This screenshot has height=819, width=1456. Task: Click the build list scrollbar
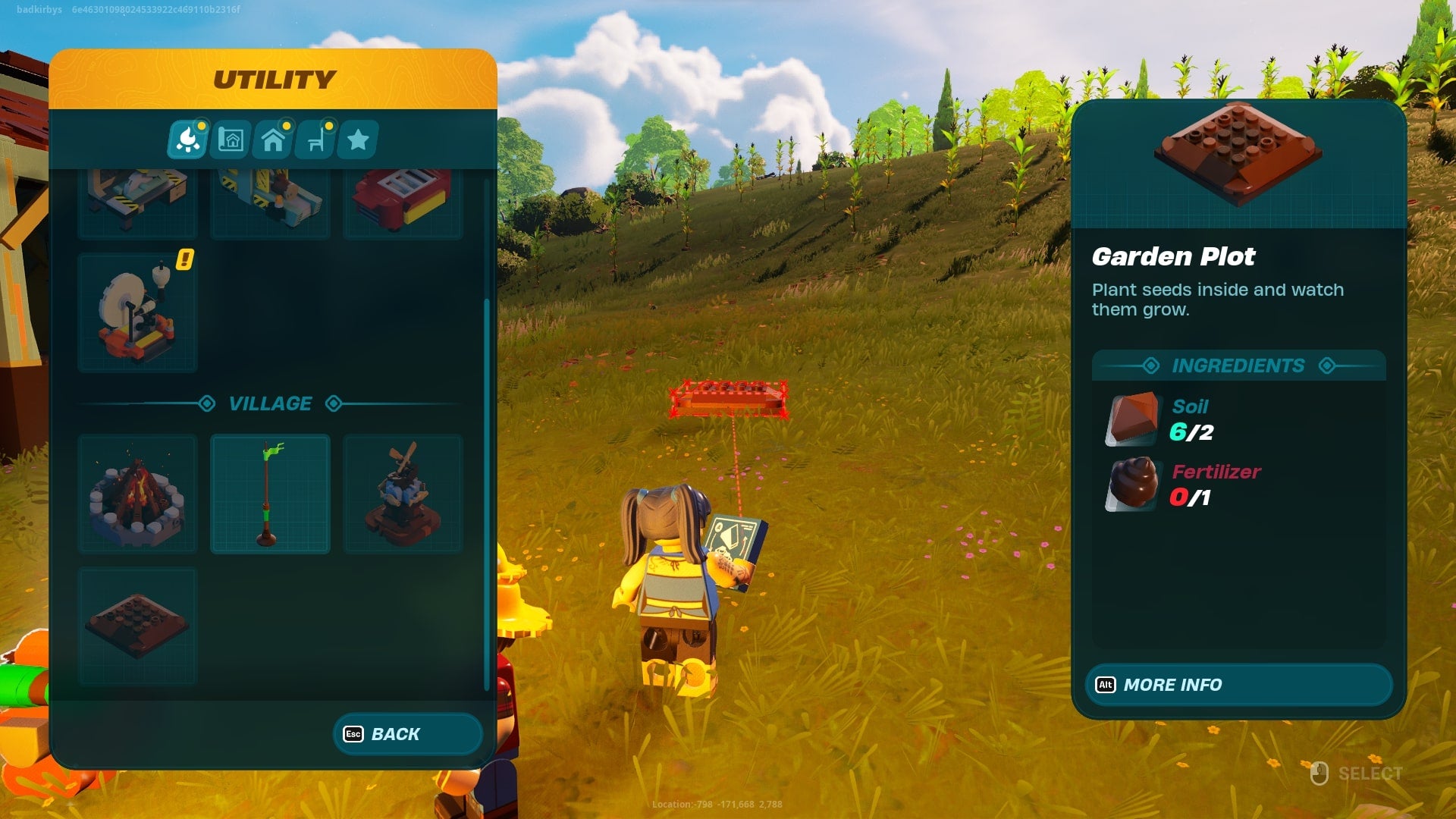[486, 493]
